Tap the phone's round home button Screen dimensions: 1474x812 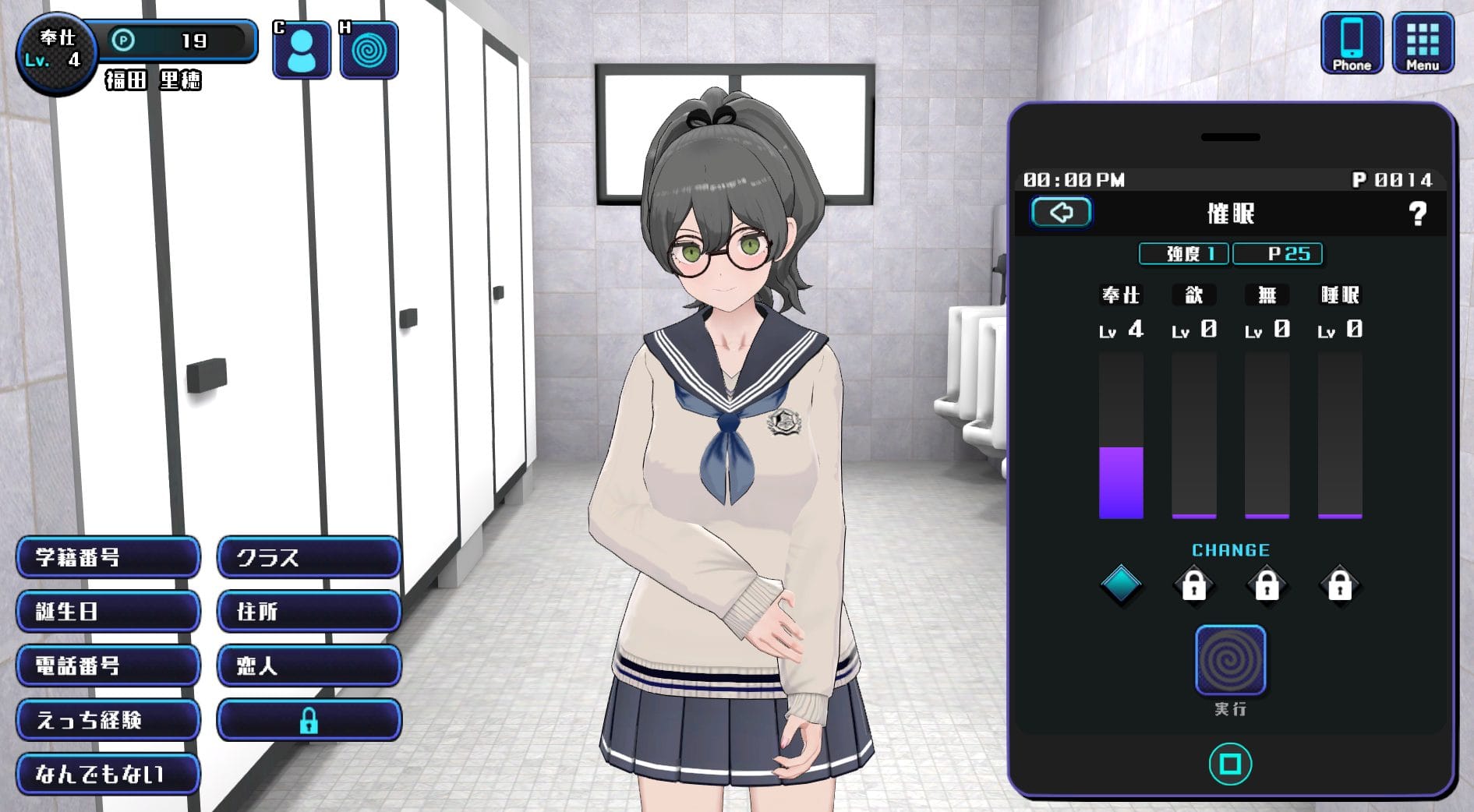[x=1230, y=764]
